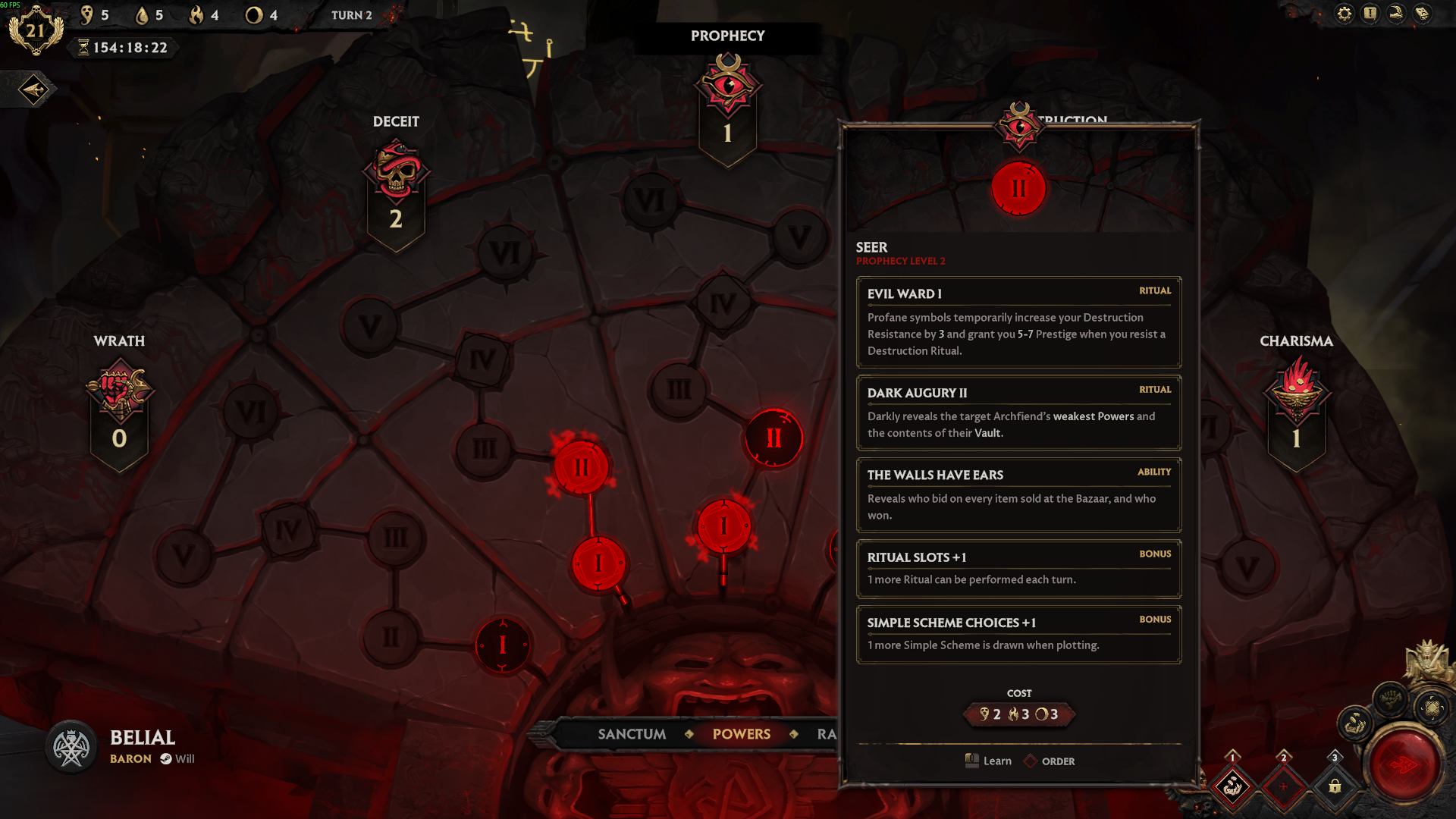The height and width of the screenshot is (819, 1456).
Task: Switch to the Sanctum tab
Action: [x=632, y=734]
